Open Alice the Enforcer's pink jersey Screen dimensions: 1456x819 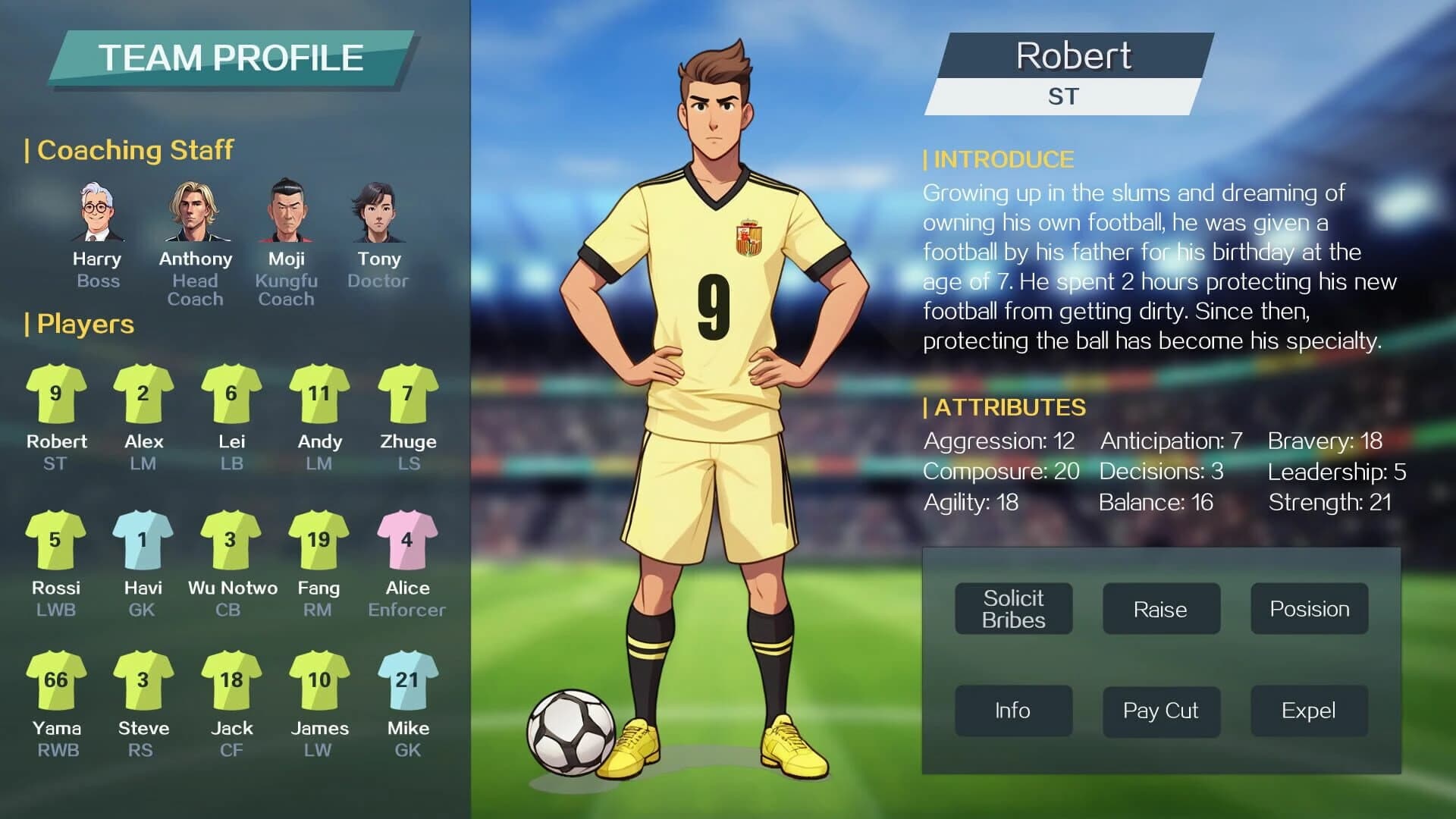coord(406,540)
